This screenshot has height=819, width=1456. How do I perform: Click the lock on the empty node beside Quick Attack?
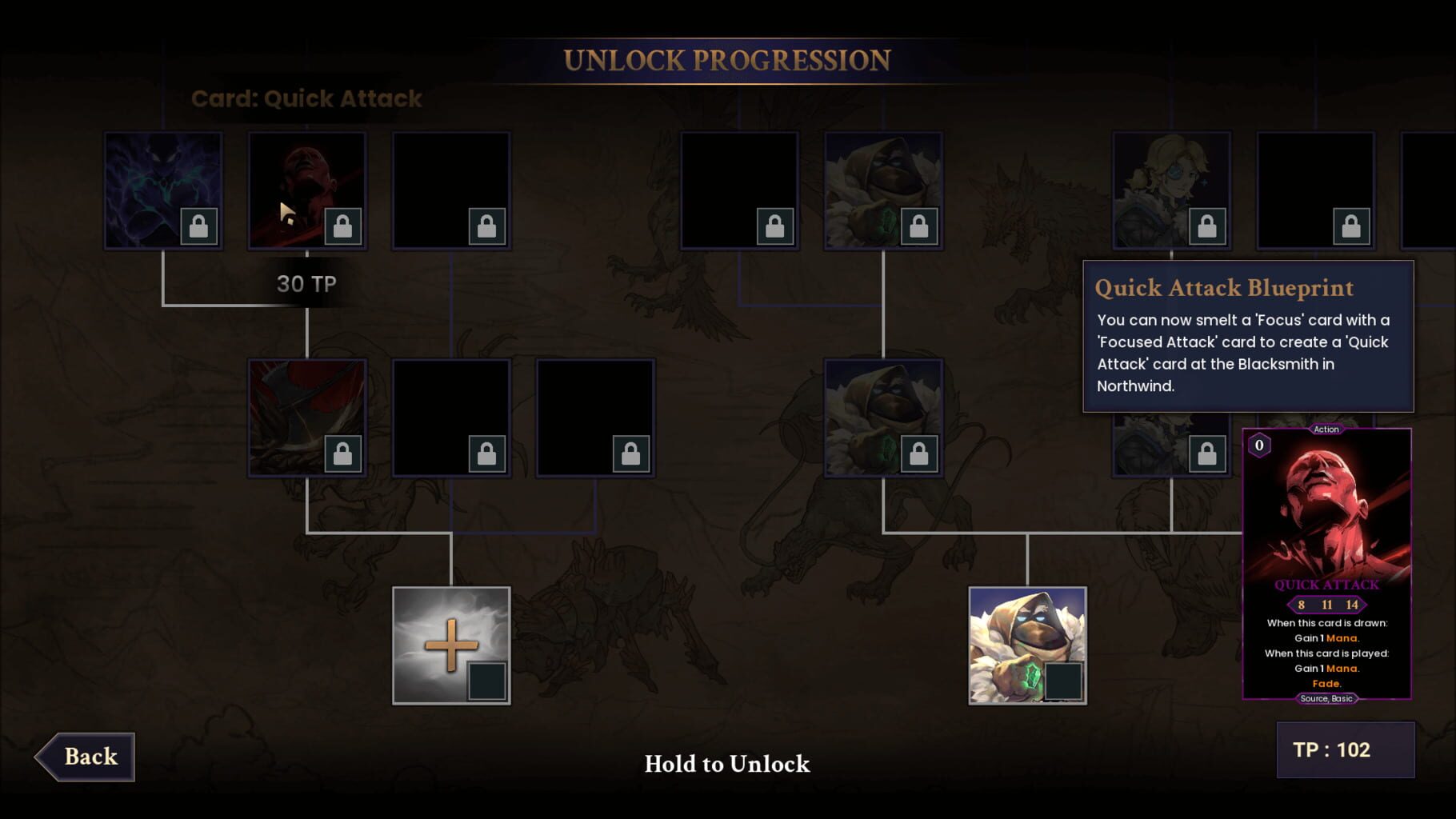486,226
